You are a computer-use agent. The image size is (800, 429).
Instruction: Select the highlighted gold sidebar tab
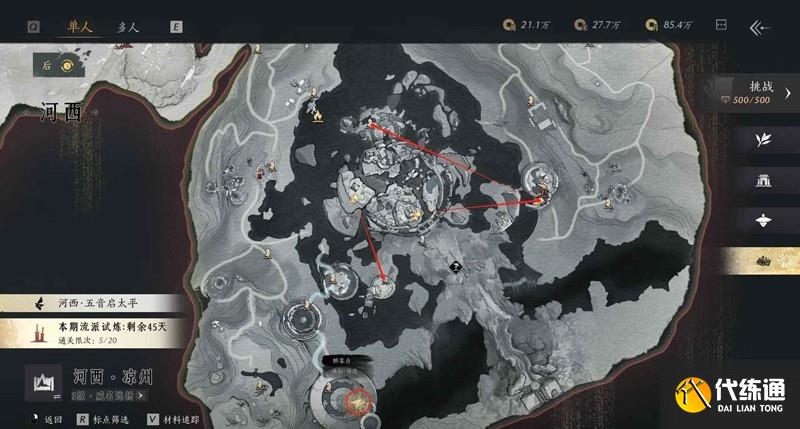[x=764, y=260]
